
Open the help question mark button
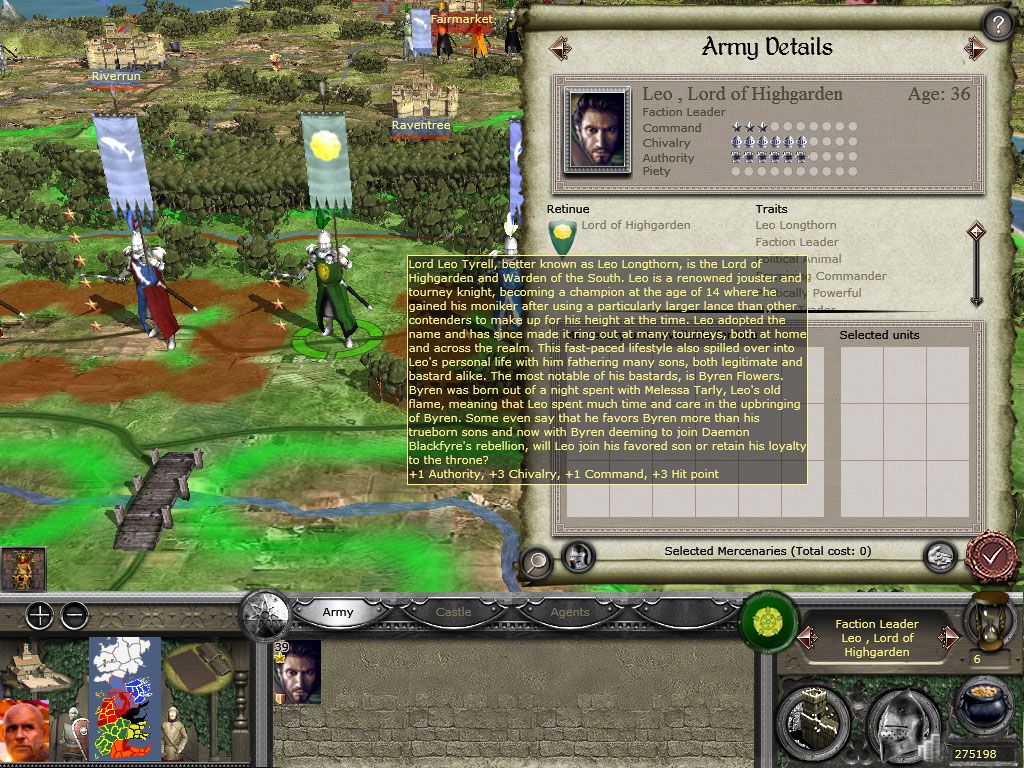(x=998, y=24)
